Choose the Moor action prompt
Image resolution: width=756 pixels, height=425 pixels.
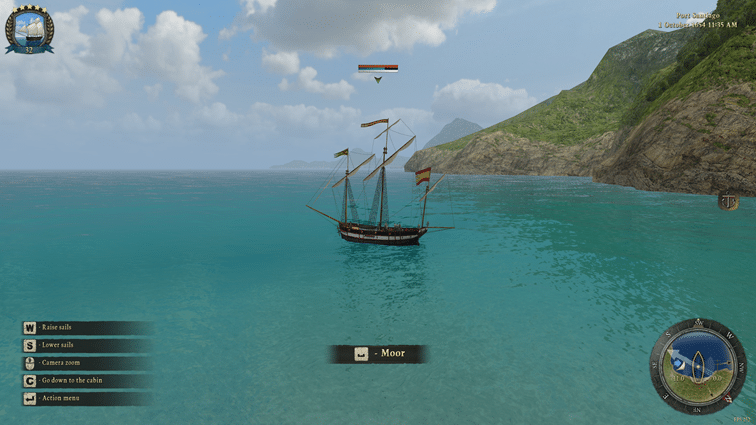coord(379,354)
